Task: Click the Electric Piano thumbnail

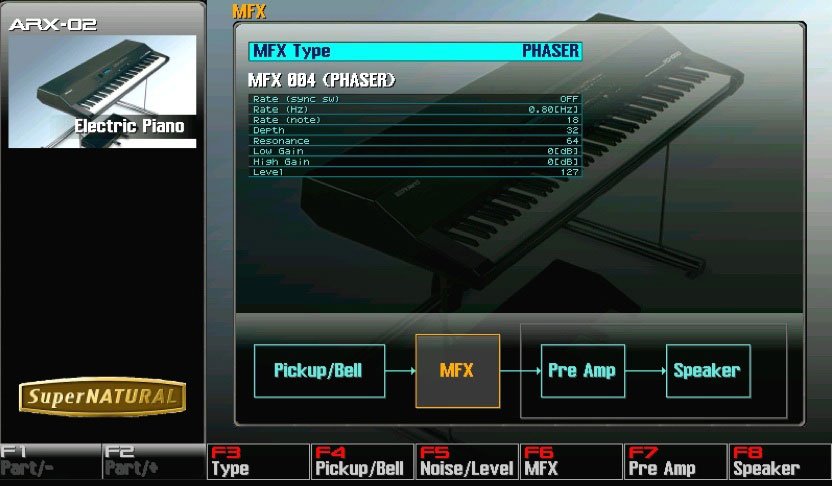Action: (103, 92)
